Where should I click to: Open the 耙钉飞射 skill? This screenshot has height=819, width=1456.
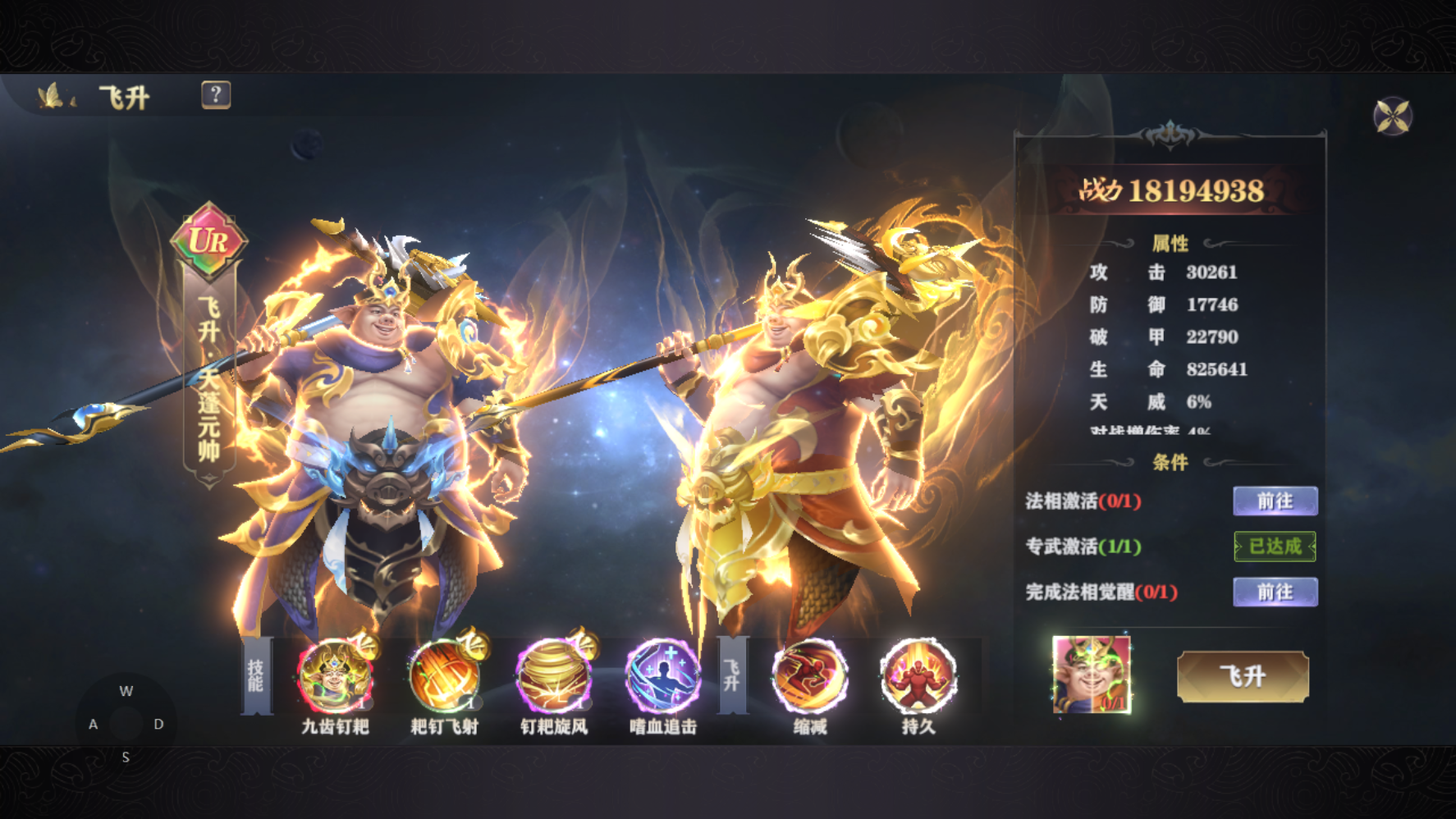[x=444, y=678]
